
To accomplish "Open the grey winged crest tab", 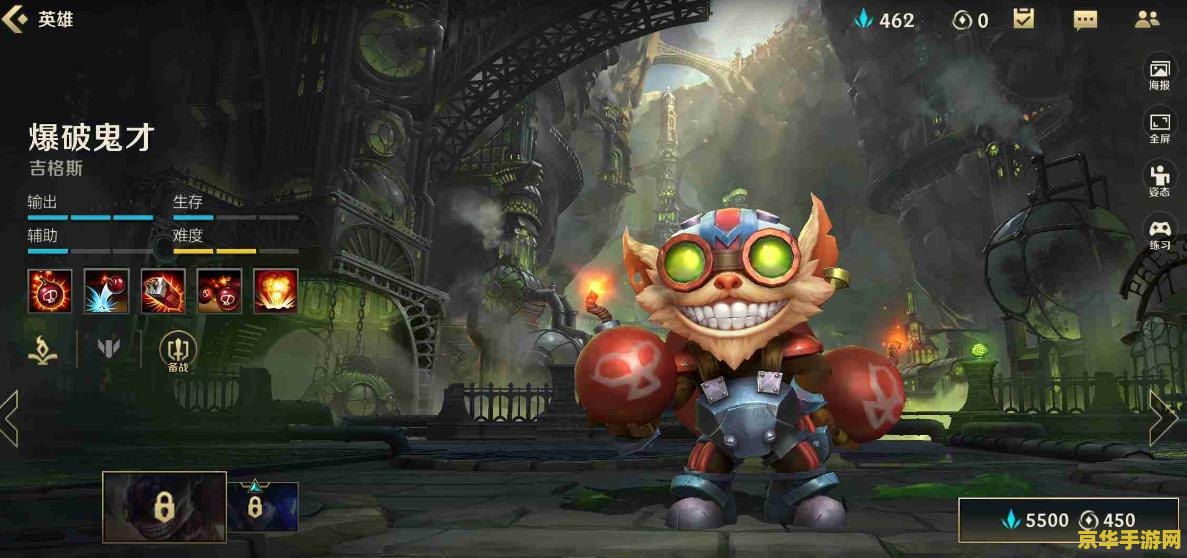I will pyautogui.click(x=109, y=349).
